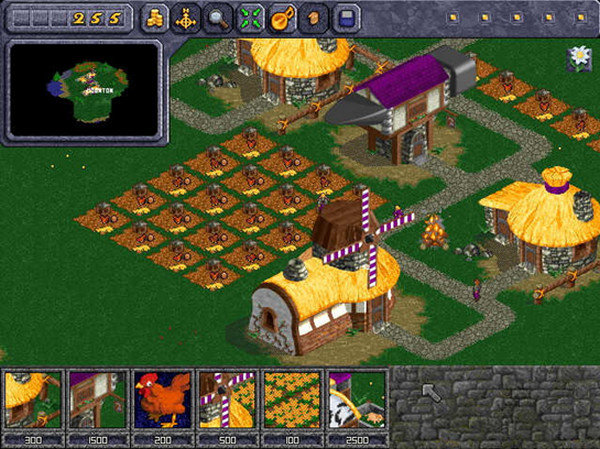Open the face portrait toolbar button
600x449 pixels.
click(313, 18)
